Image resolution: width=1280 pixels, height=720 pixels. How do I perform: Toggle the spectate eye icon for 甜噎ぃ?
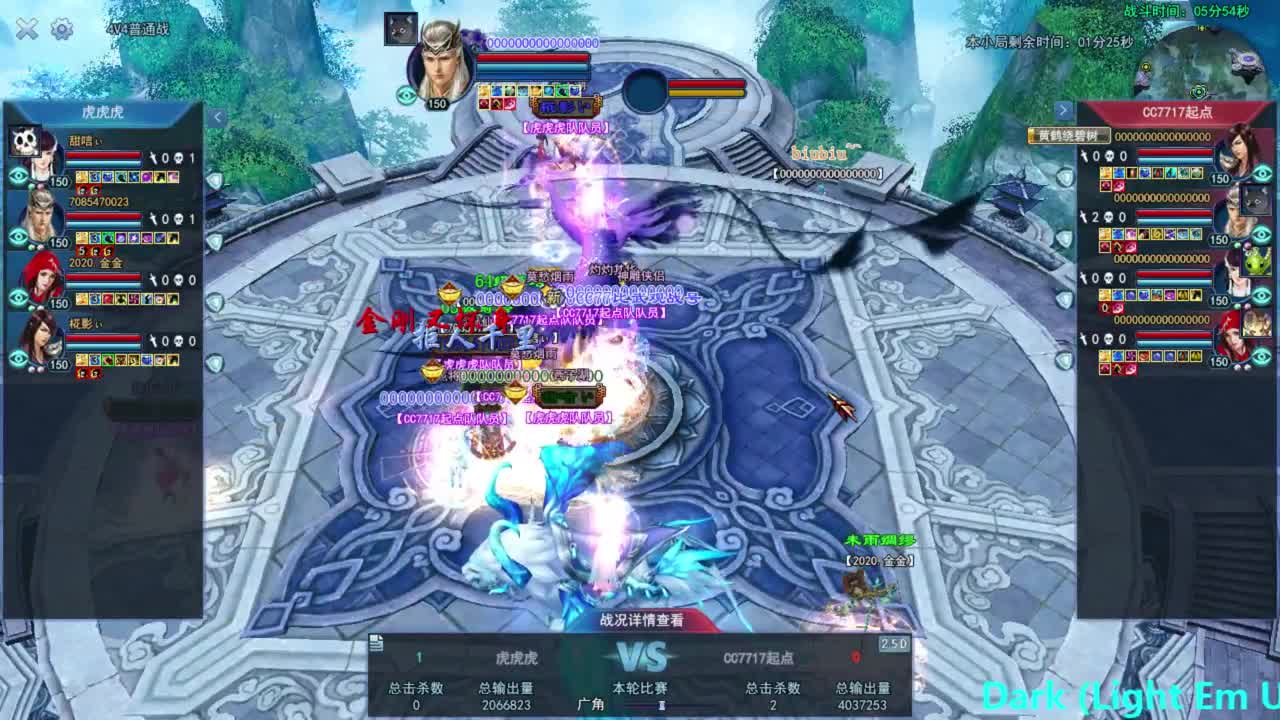(x=17, y=177)
